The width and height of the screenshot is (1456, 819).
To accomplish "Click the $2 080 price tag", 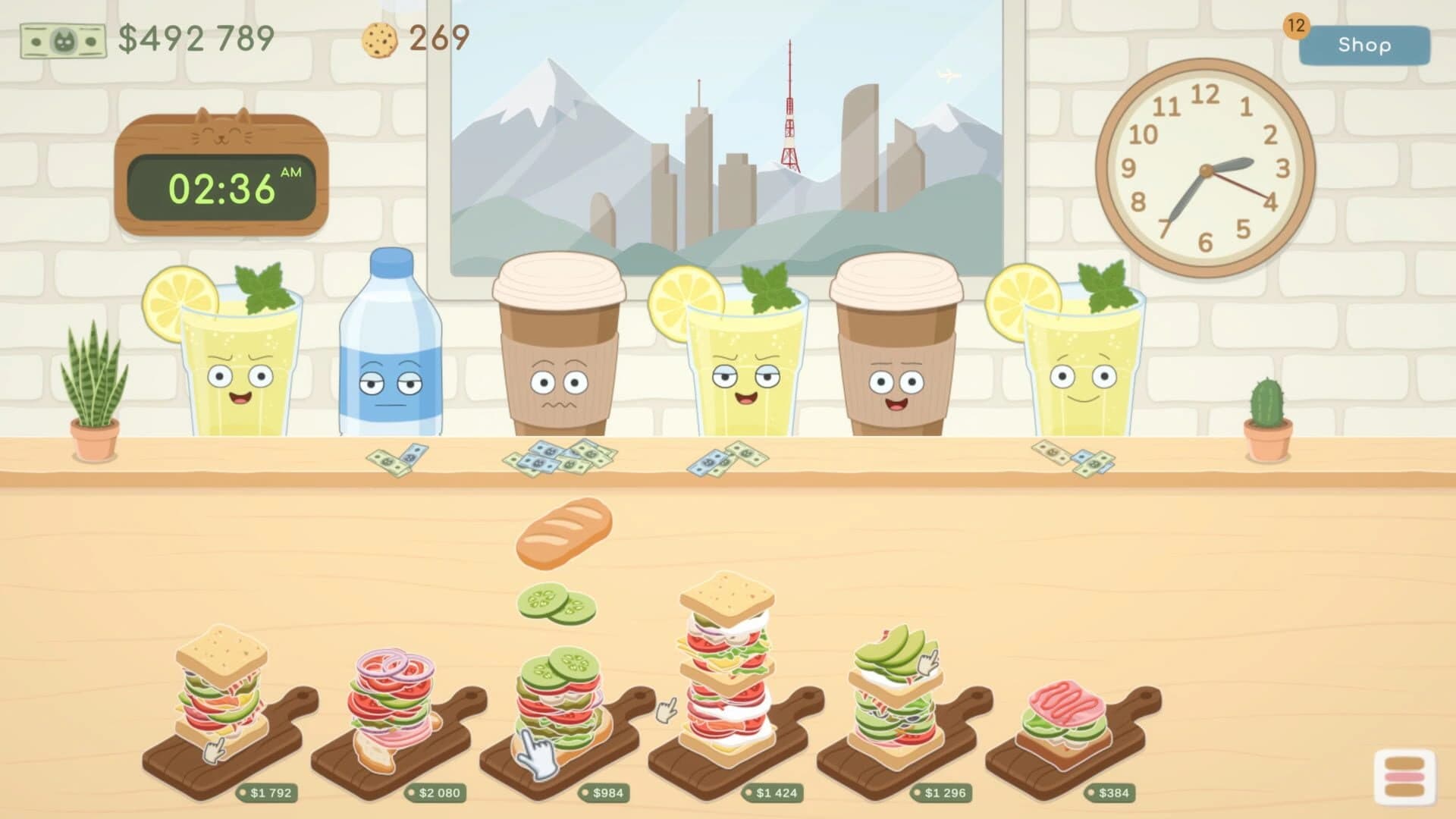I will tap(437, 793).
